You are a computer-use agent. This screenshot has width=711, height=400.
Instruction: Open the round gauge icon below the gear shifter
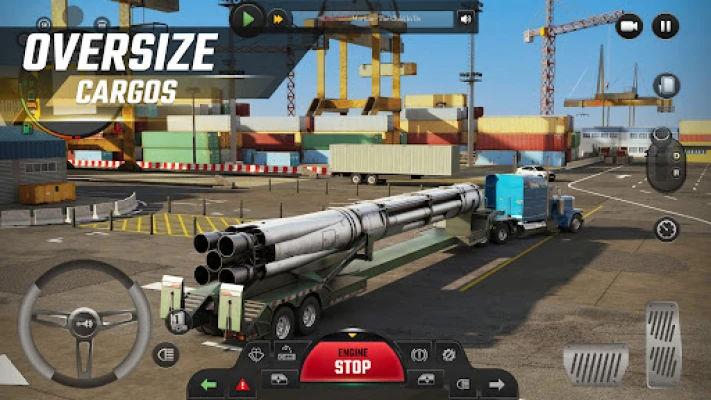pyautogui.click(x=666, y=229)
